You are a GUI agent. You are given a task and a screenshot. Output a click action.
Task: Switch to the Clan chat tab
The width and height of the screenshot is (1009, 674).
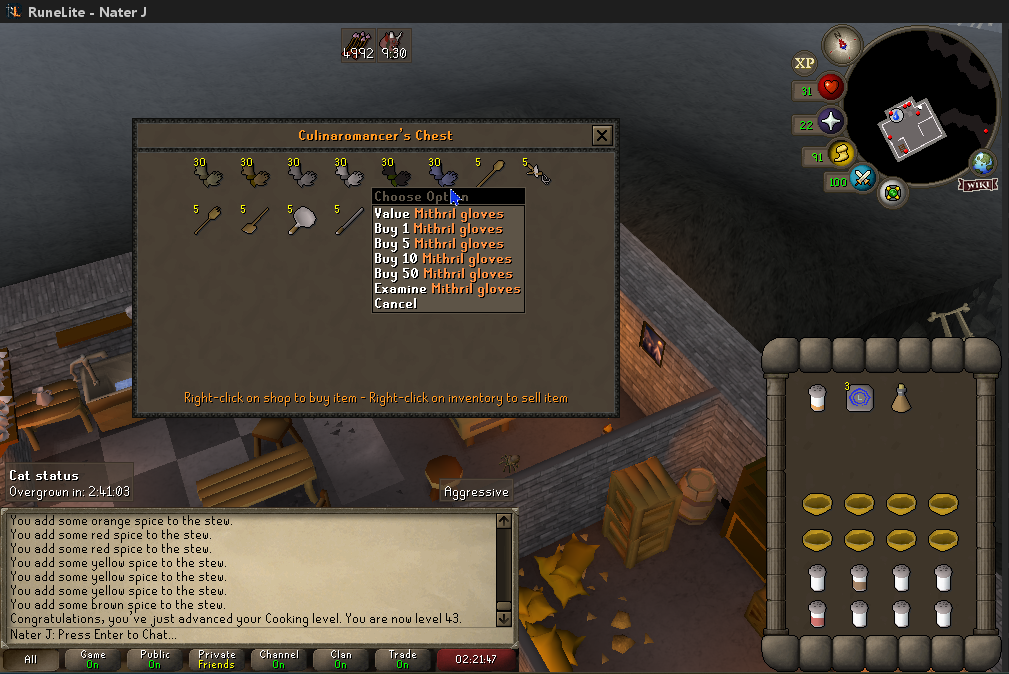coord(340,659)
